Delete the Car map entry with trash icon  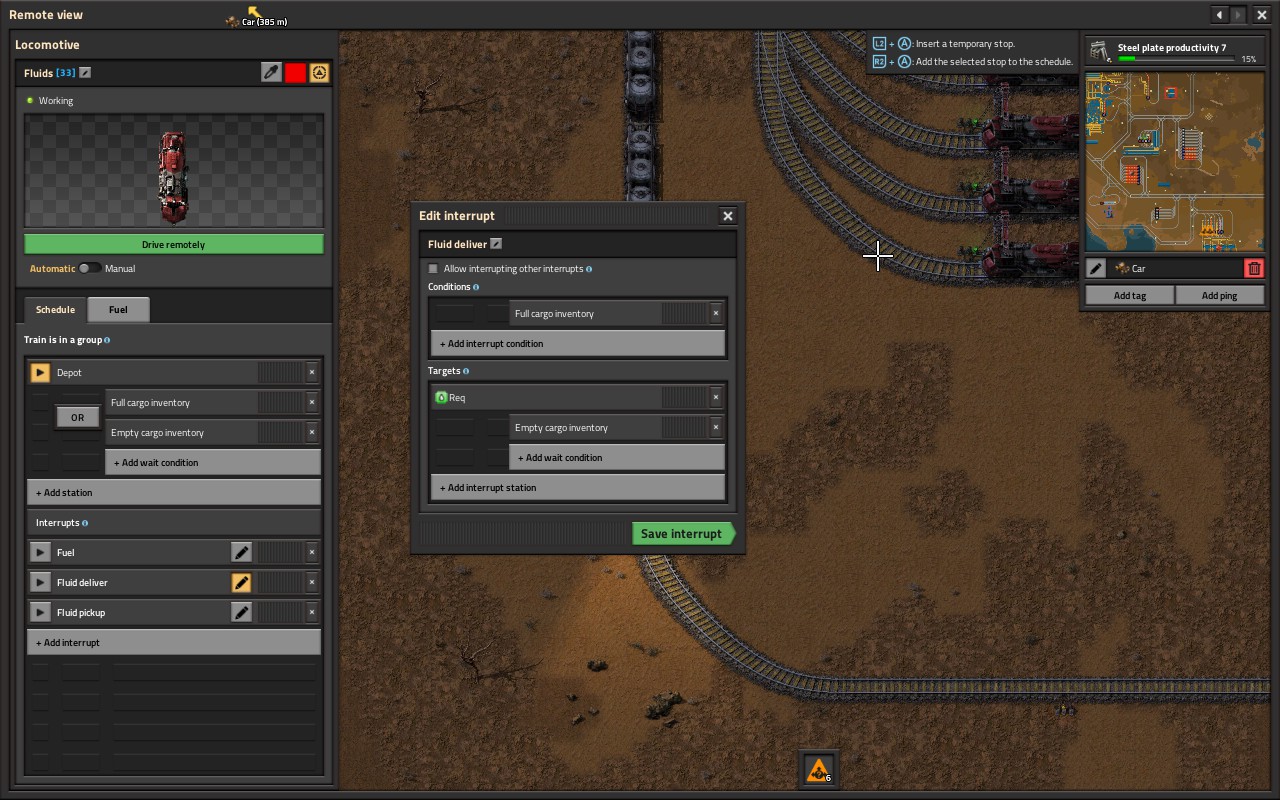[x=1254, y=269]
